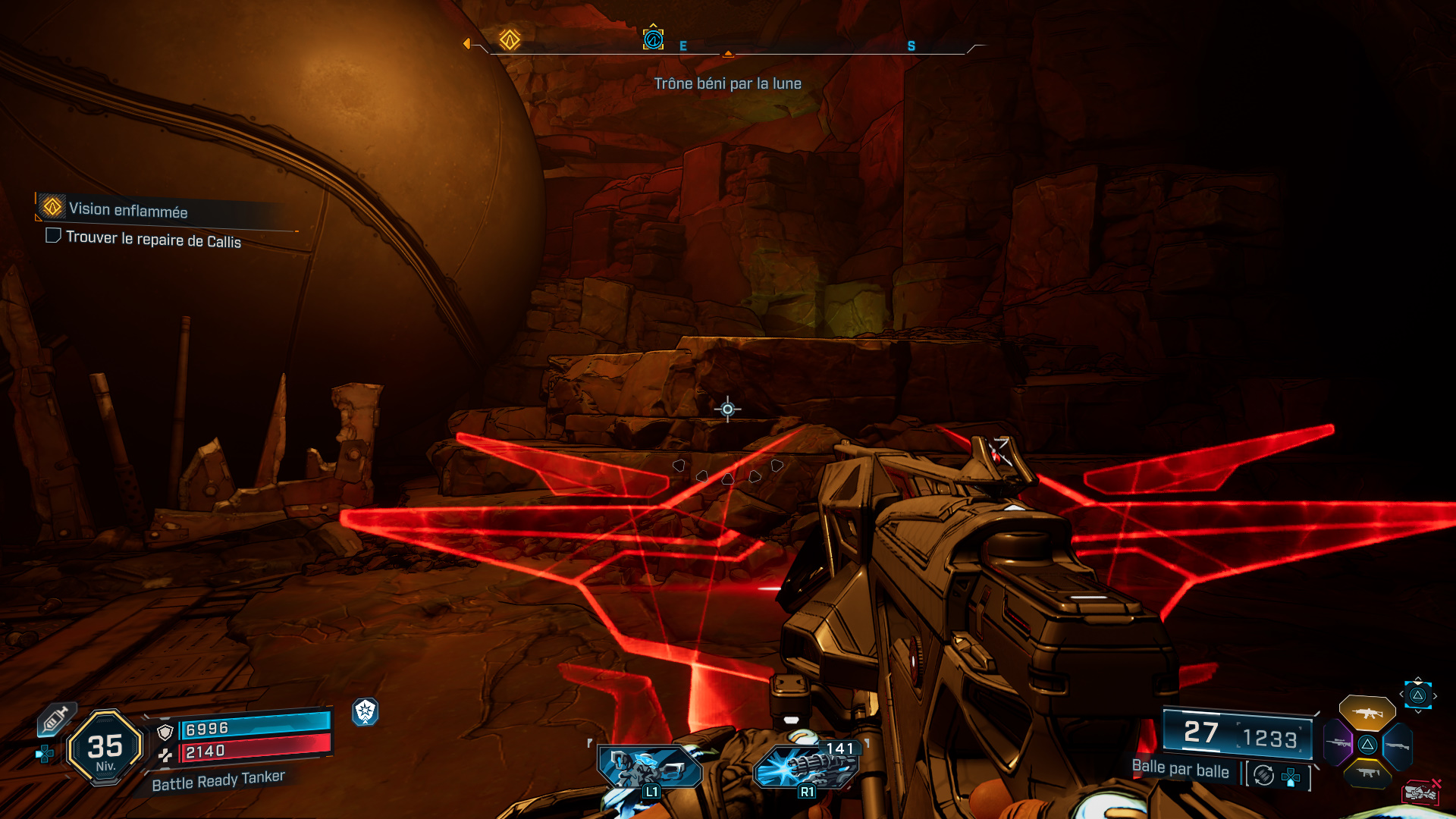
Task: Select the blue waypoint marker on the compass
Action: (x=653, y=39)
